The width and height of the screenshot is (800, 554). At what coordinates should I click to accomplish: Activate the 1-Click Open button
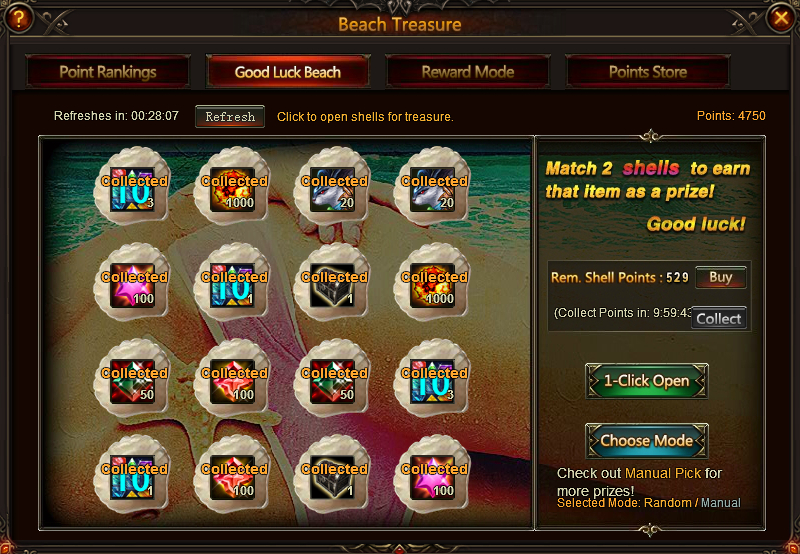pyautogui.click(x=646, y=381)
